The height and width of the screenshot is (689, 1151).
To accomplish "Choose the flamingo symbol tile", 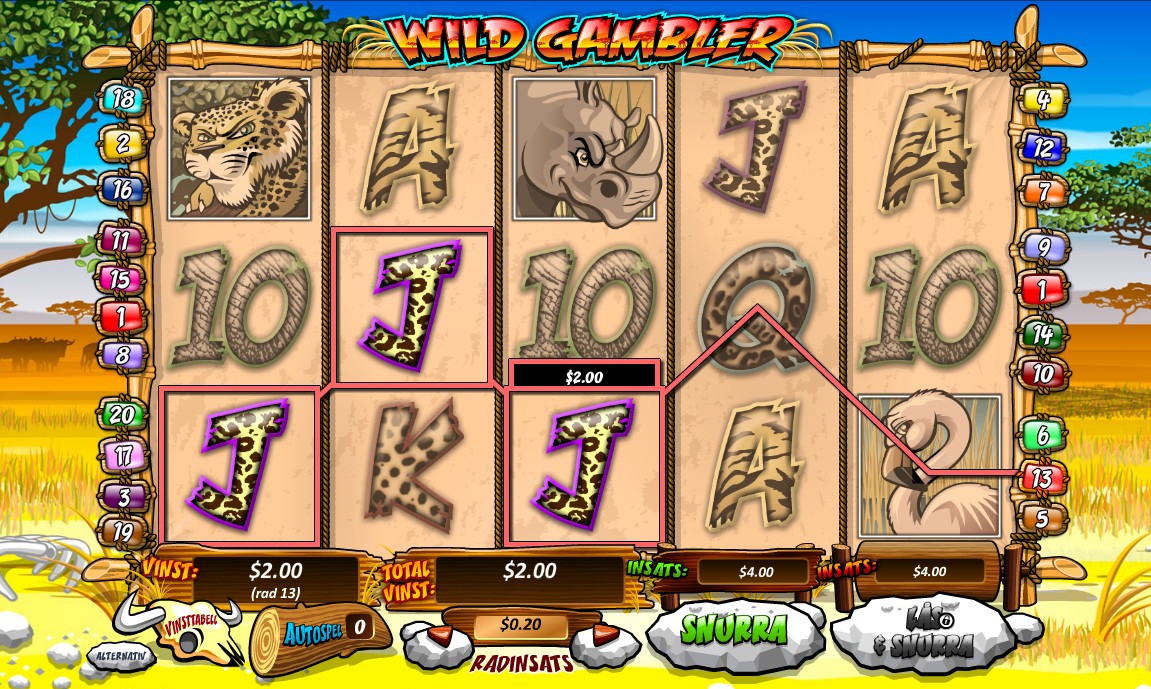I will point(929,465).
